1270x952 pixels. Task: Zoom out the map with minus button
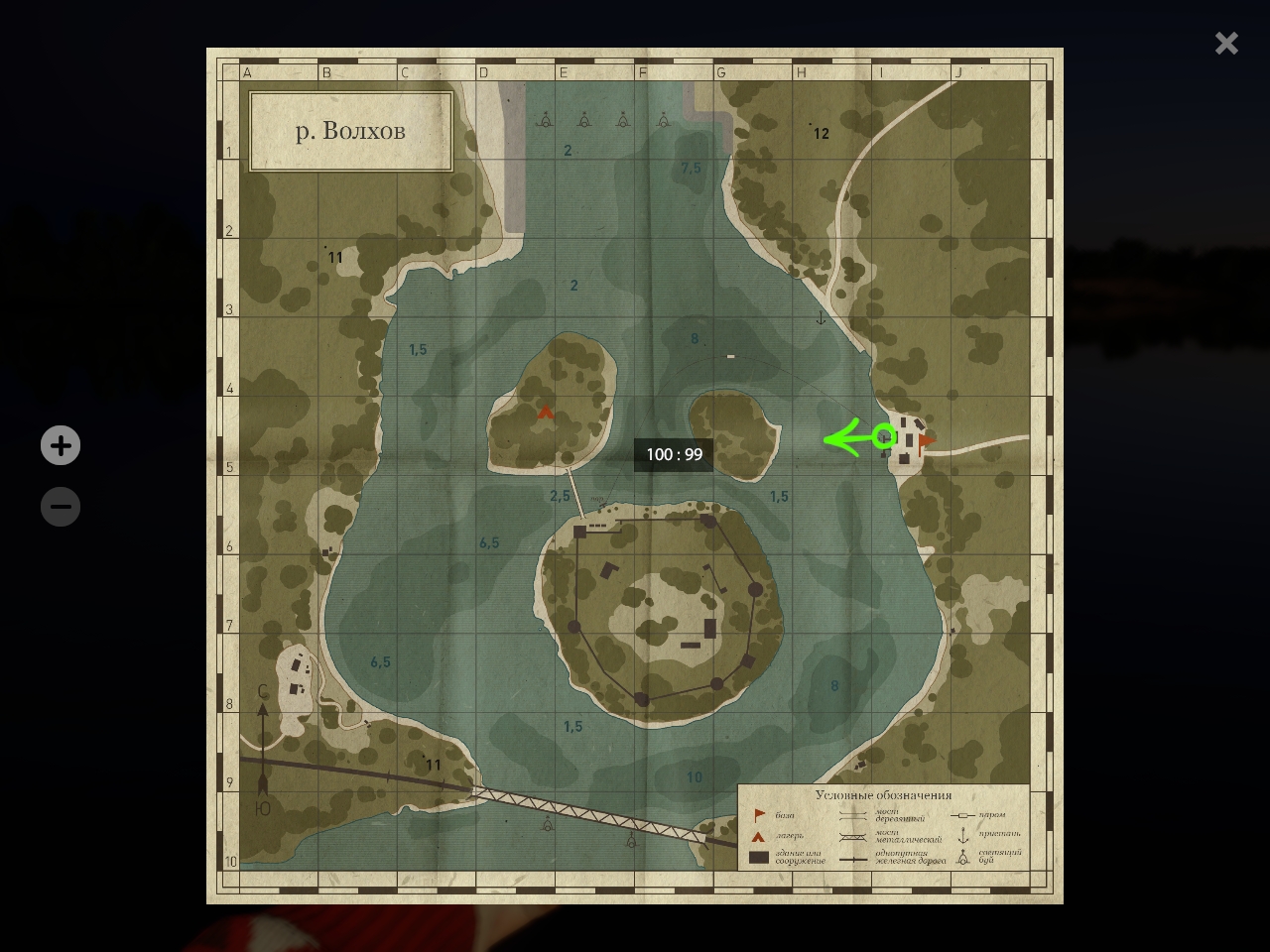[x=61, y=507]
